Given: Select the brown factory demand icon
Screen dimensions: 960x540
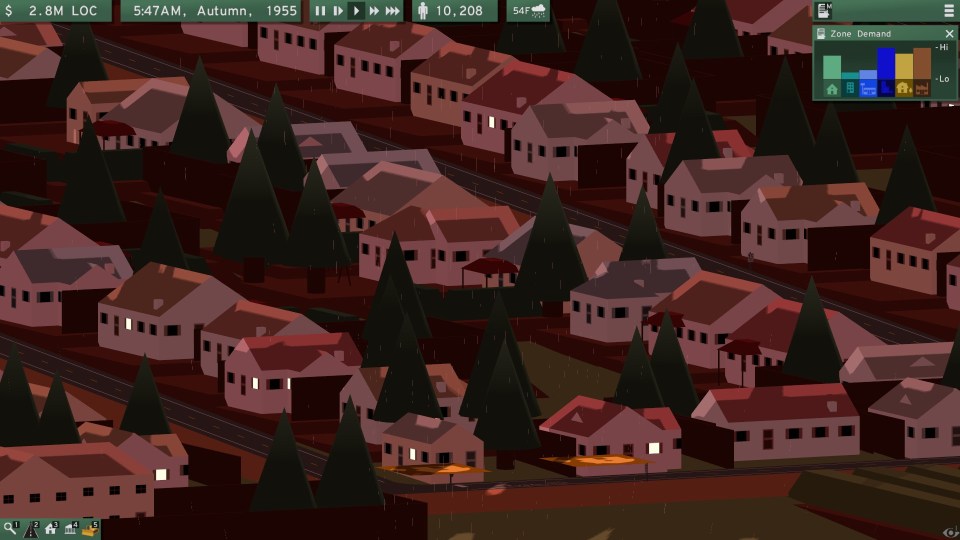Looking at the screenshot, I should (x=921, y=89).
